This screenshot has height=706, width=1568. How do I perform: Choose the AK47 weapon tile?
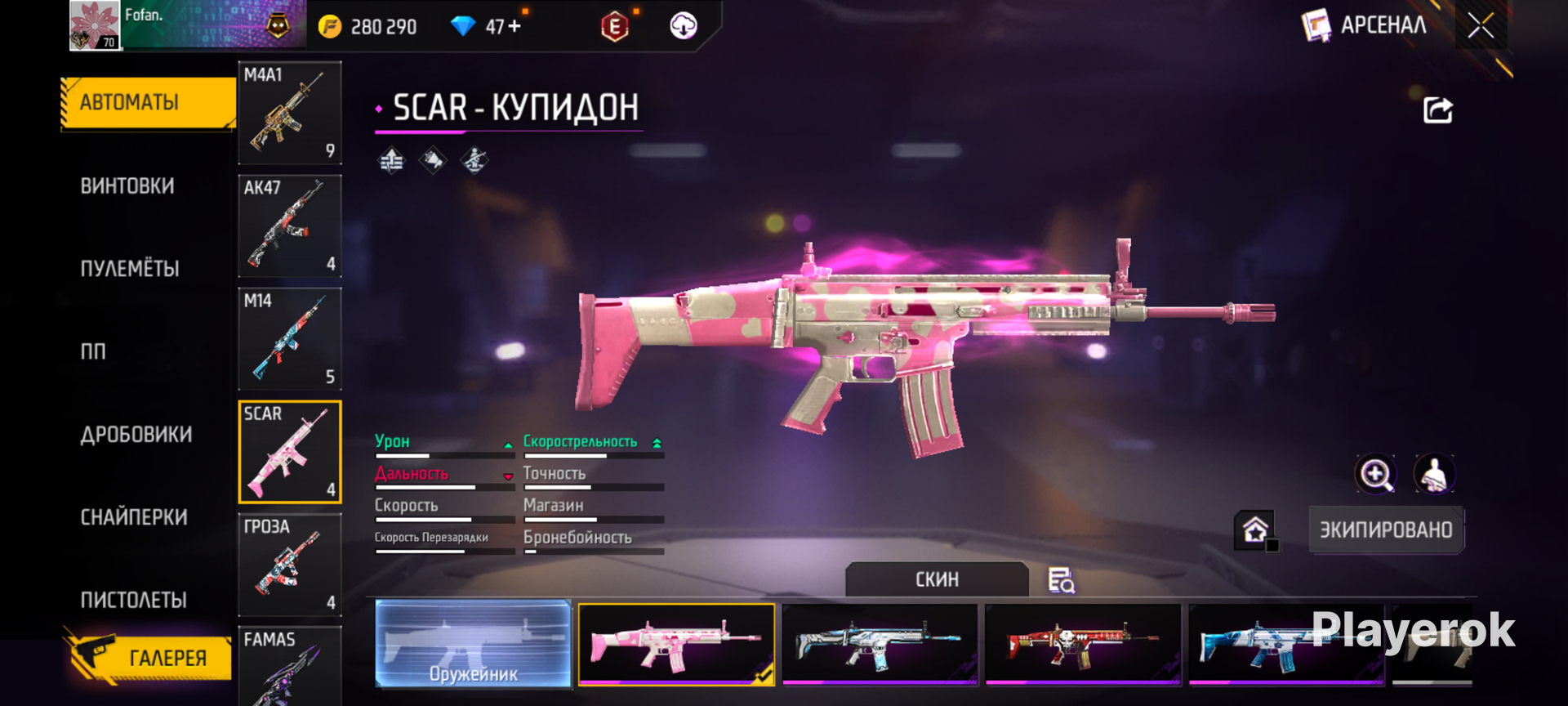tap(290, 226)
